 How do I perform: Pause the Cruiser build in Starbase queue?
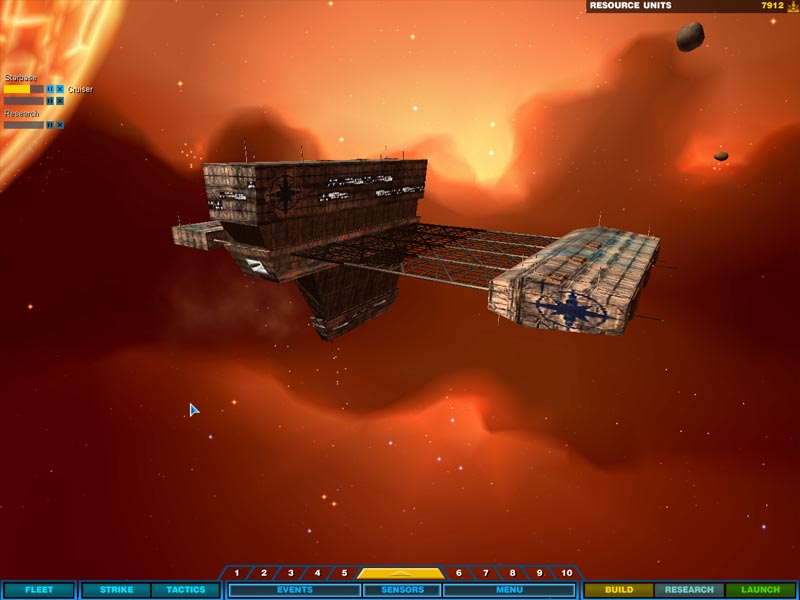coord(50,89)
